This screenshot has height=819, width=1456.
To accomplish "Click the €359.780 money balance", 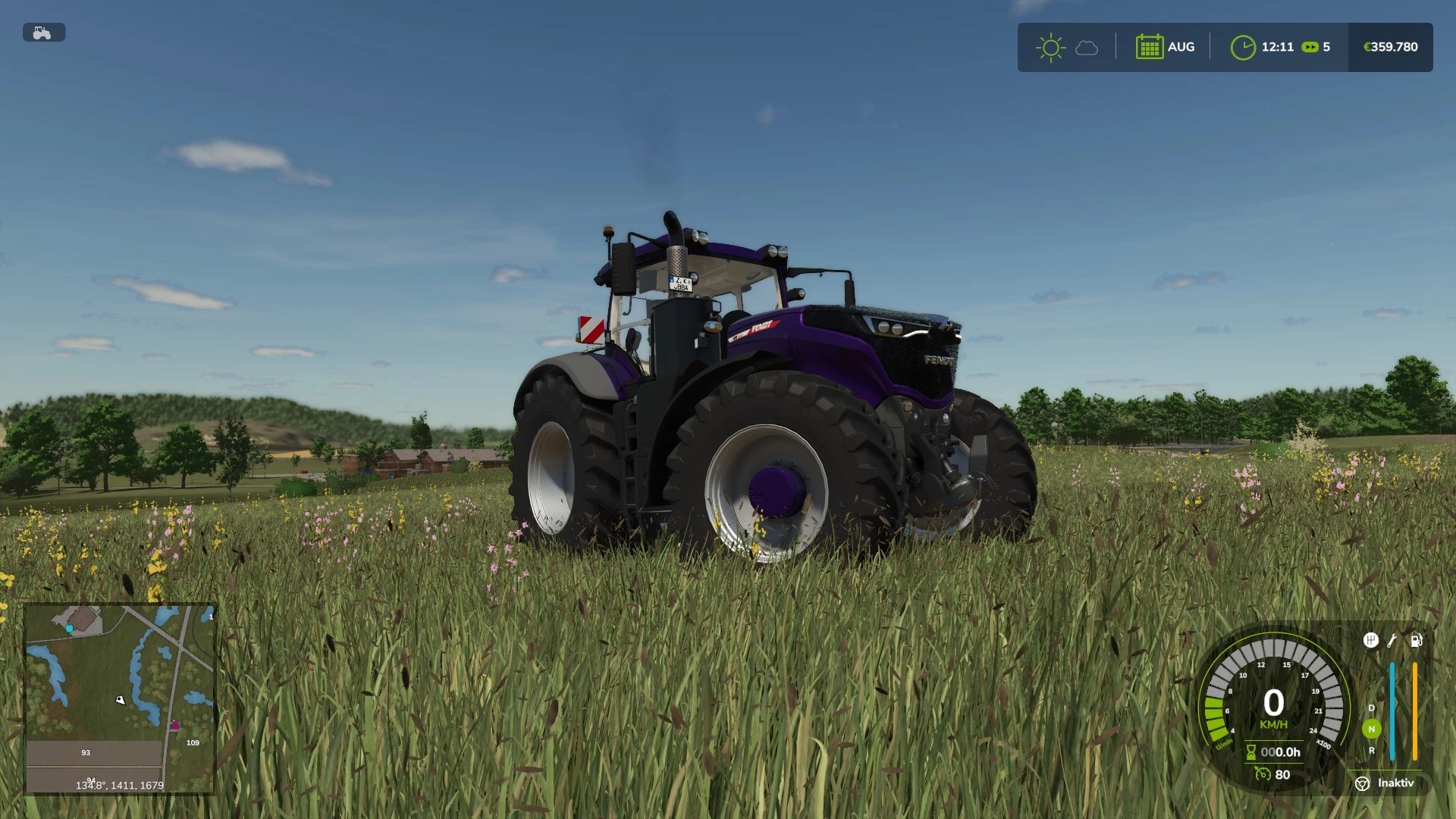I will click(1390, 46).
